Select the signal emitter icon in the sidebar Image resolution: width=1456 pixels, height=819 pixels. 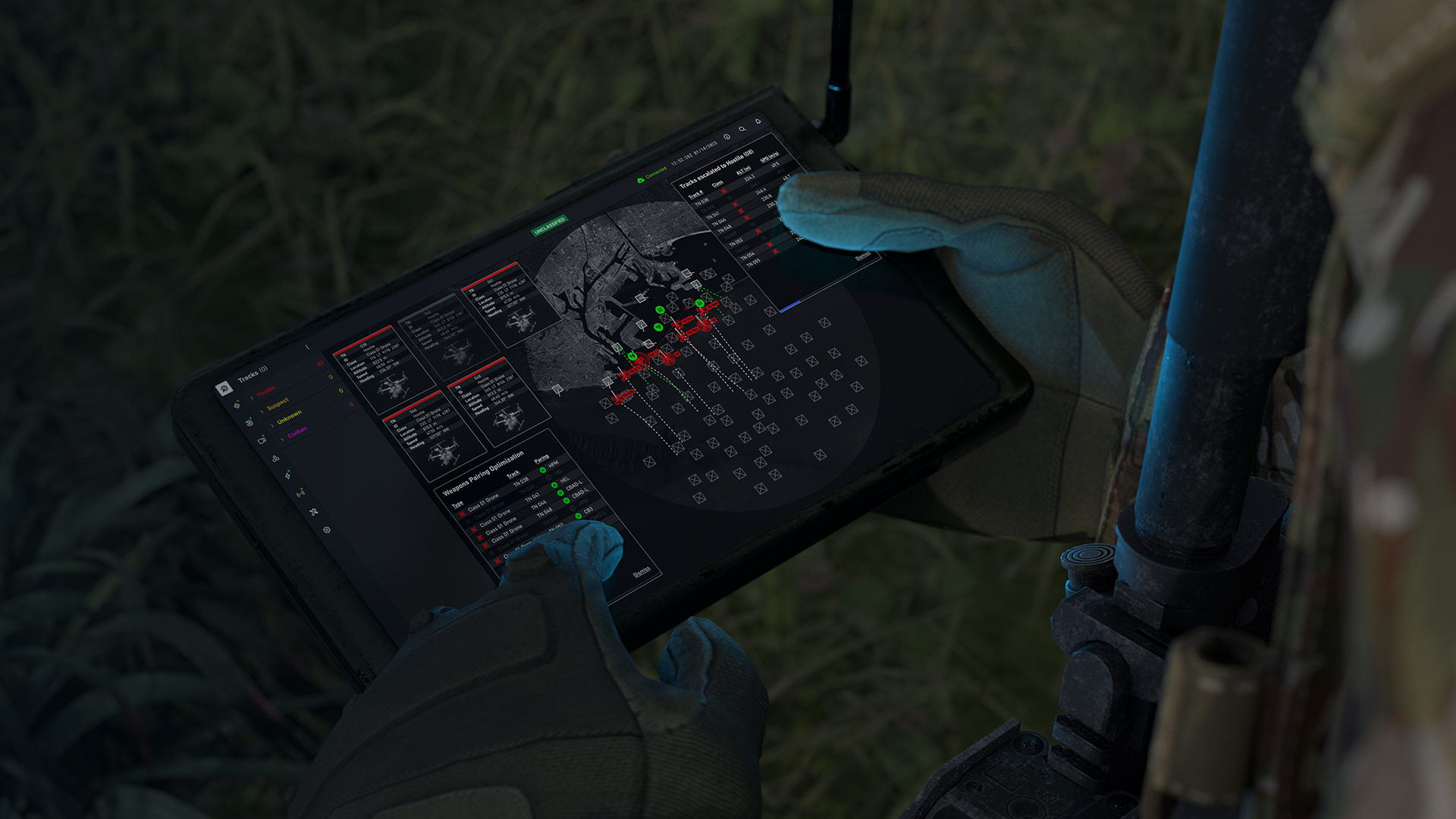301,493
